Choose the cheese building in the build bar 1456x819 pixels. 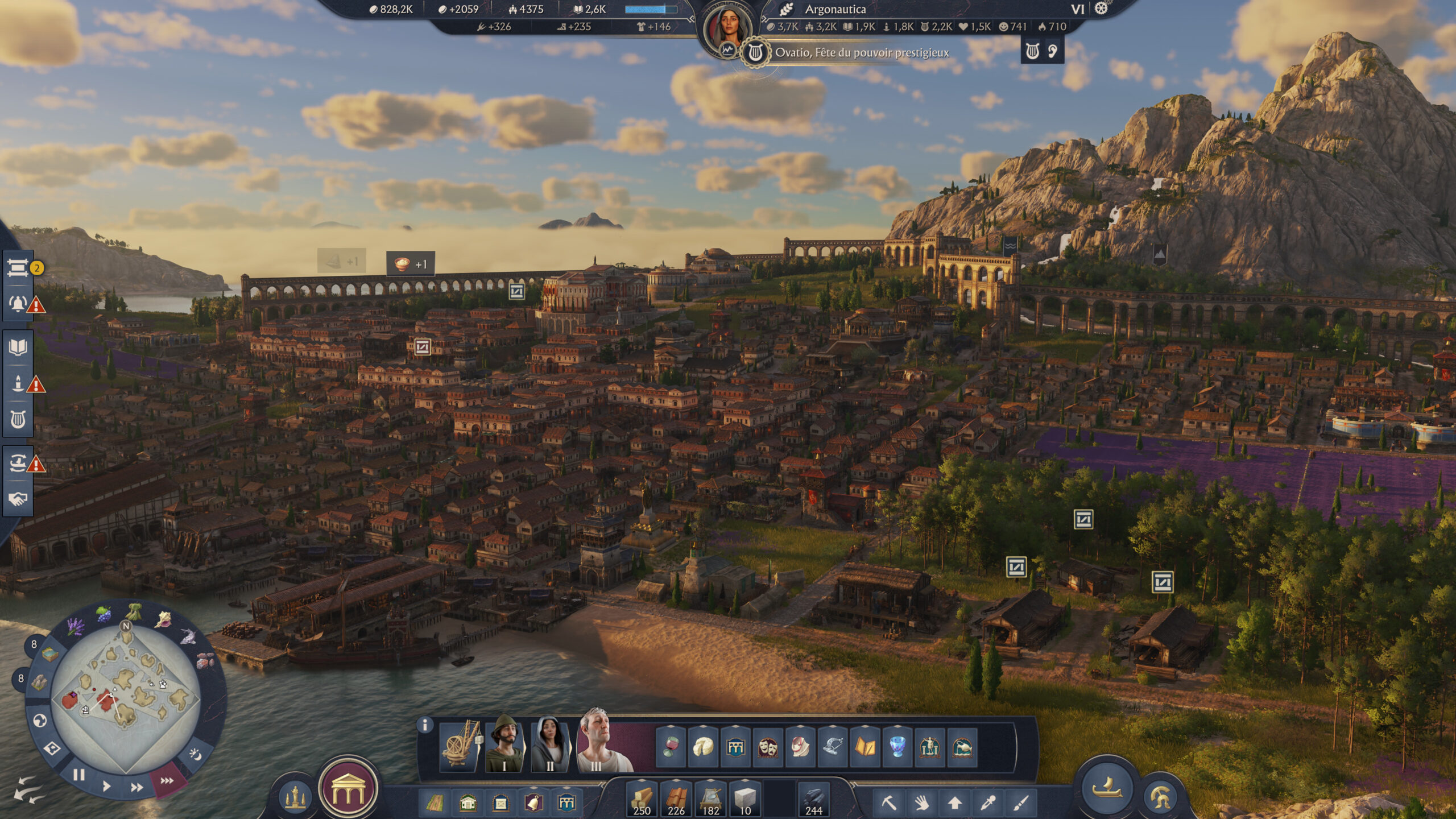pos(703,747)
